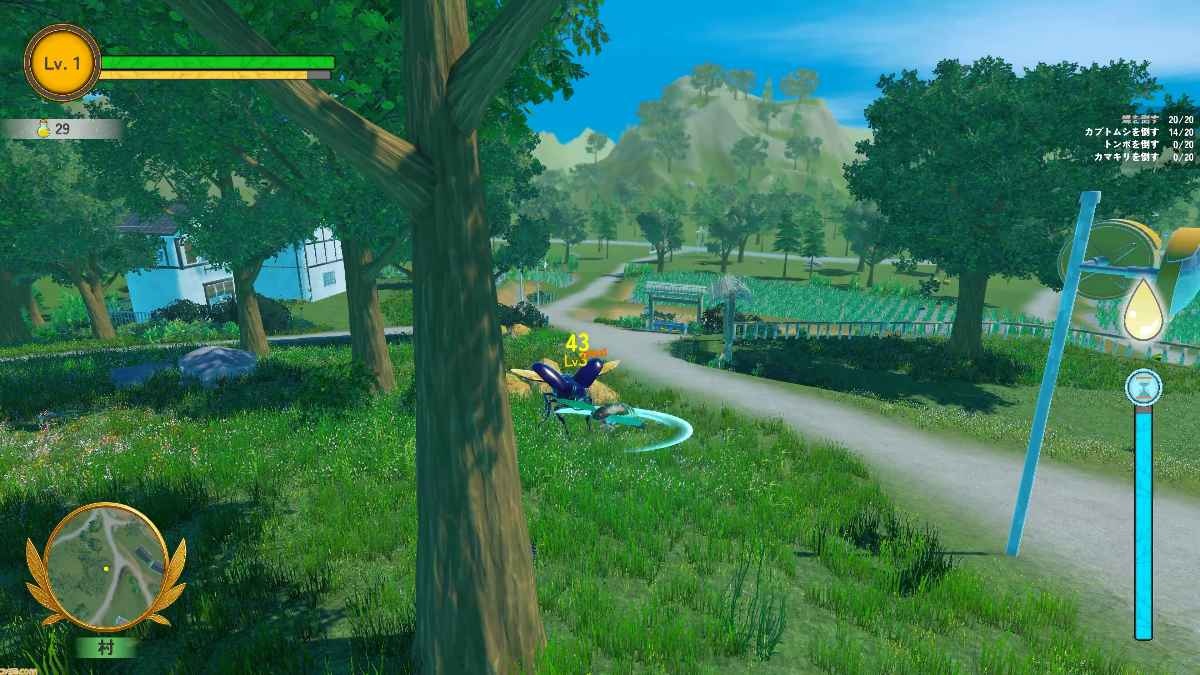
Task: Select the hourglass timer icon
Action: point(1142,385)
